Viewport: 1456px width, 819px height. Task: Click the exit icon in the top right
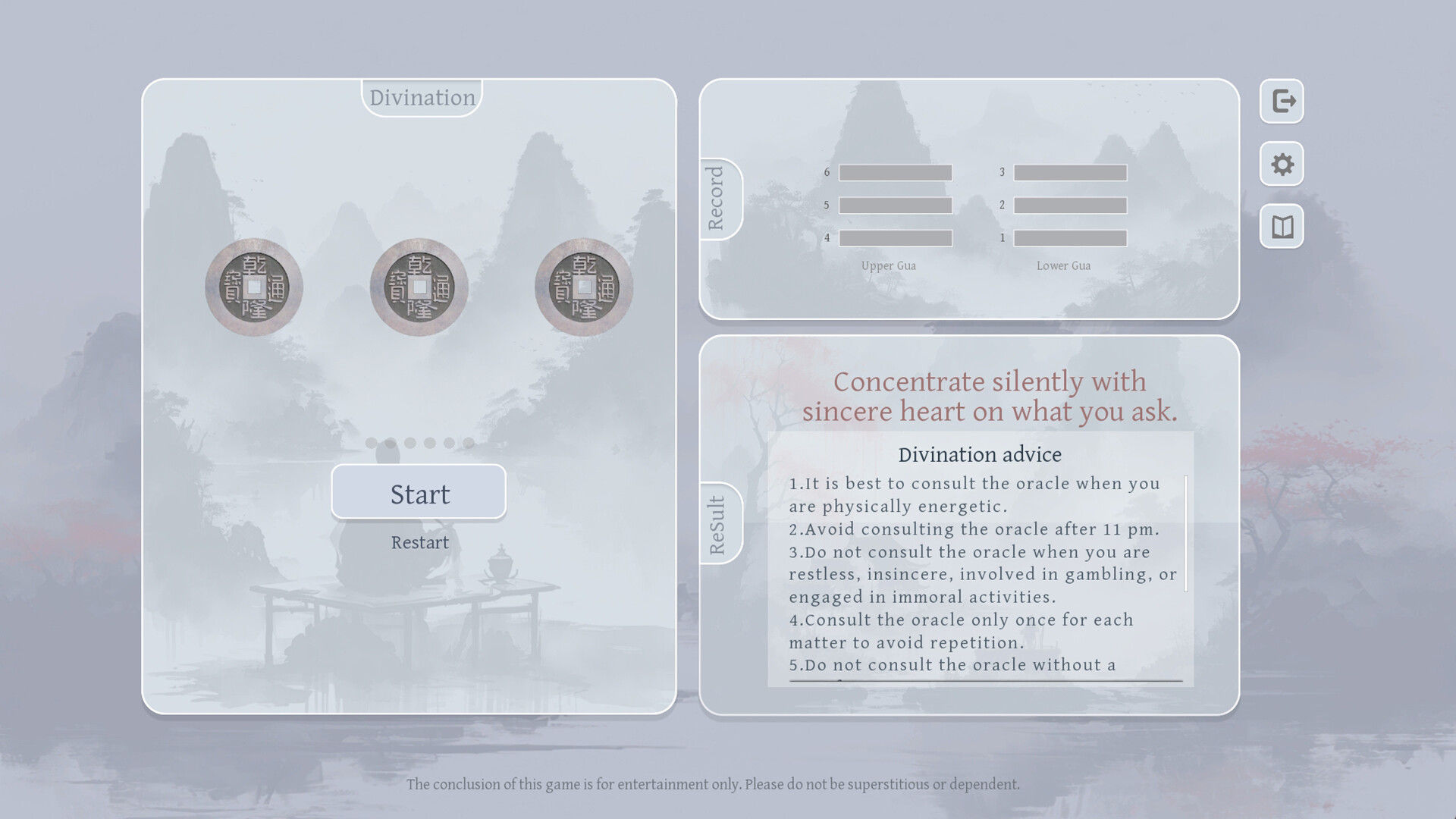point(1281,101)
